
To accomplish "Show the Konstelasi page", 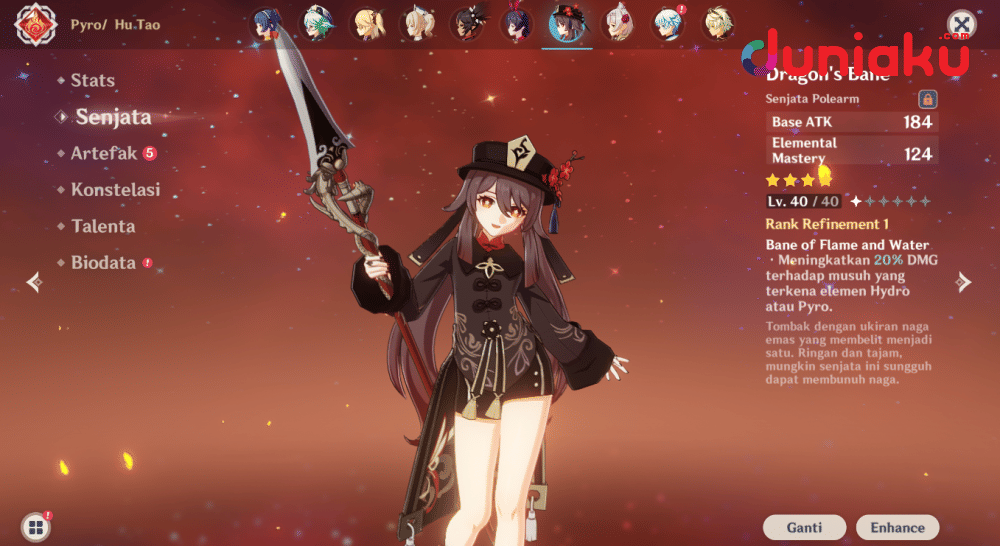I will pos(115,190).
